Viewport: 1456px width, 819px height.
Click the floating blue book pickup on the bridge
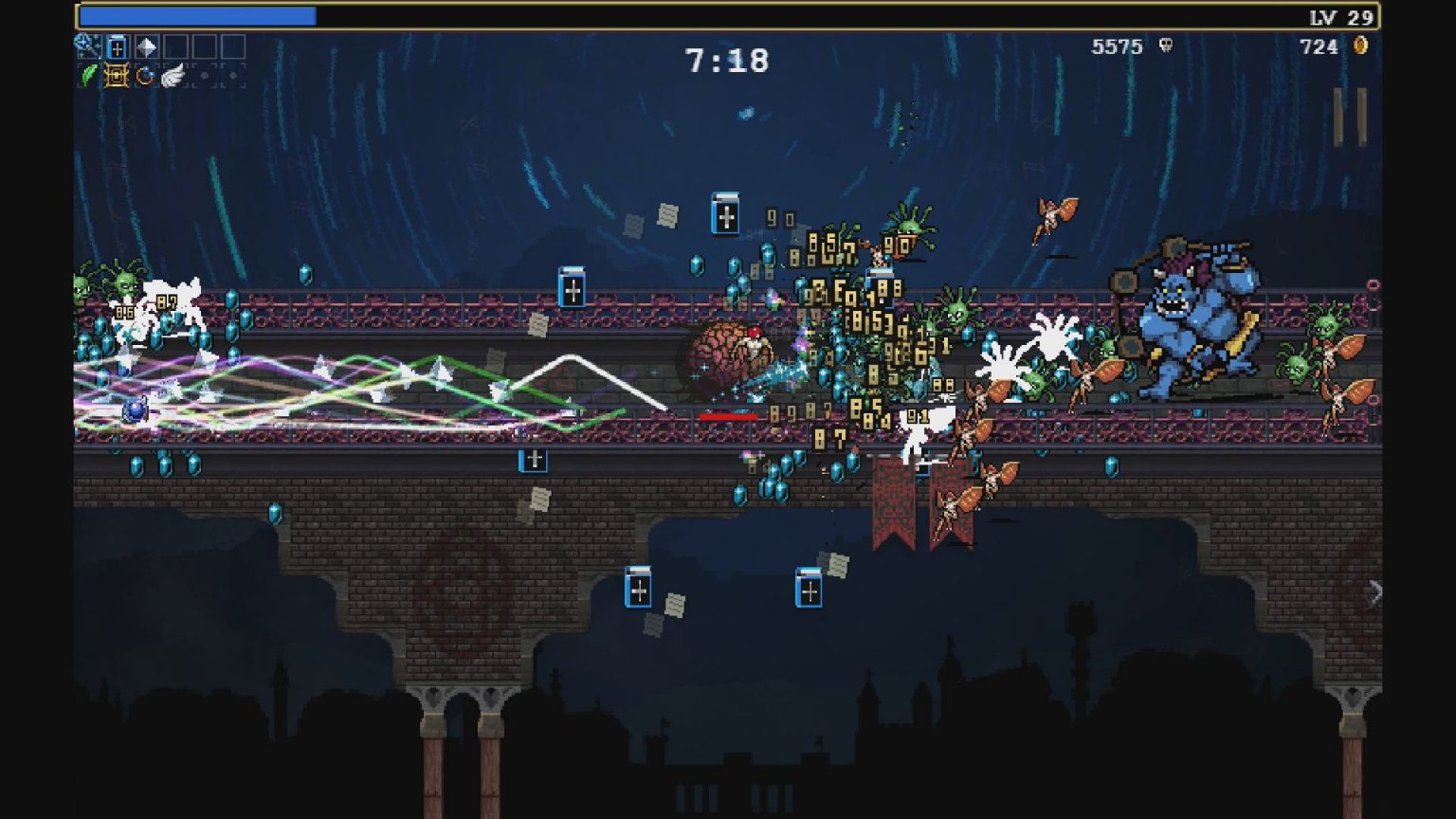coord(573,288)
